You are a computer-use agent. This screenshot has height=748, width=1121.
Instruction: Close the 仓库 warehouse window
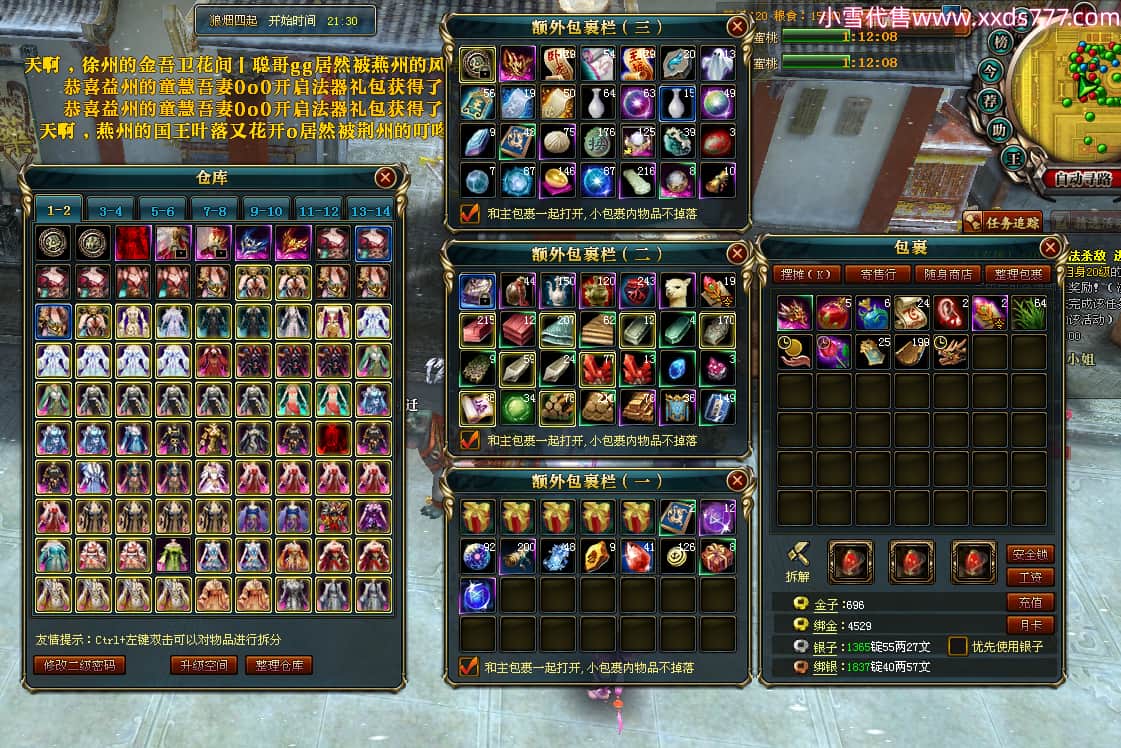(x=385, y=178)
